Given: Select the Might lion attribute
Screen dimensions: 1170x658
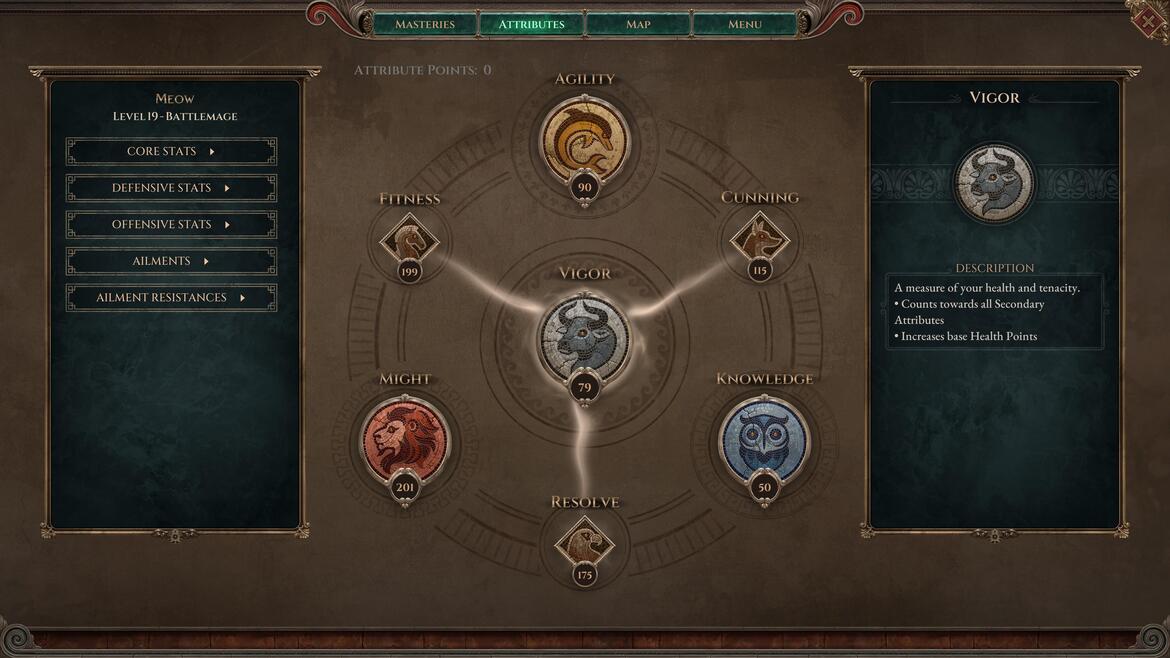Looking at the screenshot, I should coord(405,441).
